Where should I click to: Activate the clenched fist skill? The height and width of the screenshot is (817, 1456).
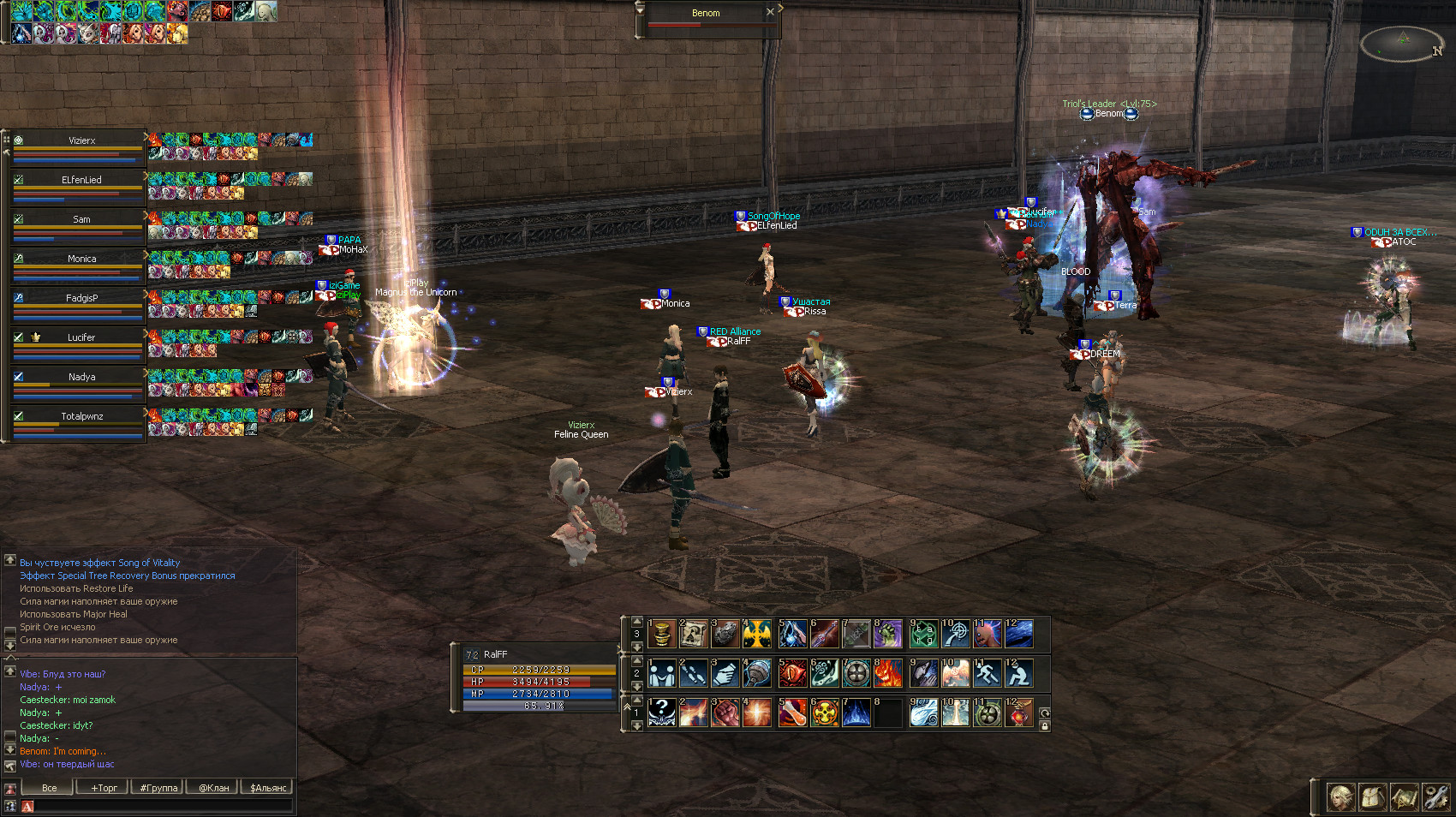coord(725,713)
